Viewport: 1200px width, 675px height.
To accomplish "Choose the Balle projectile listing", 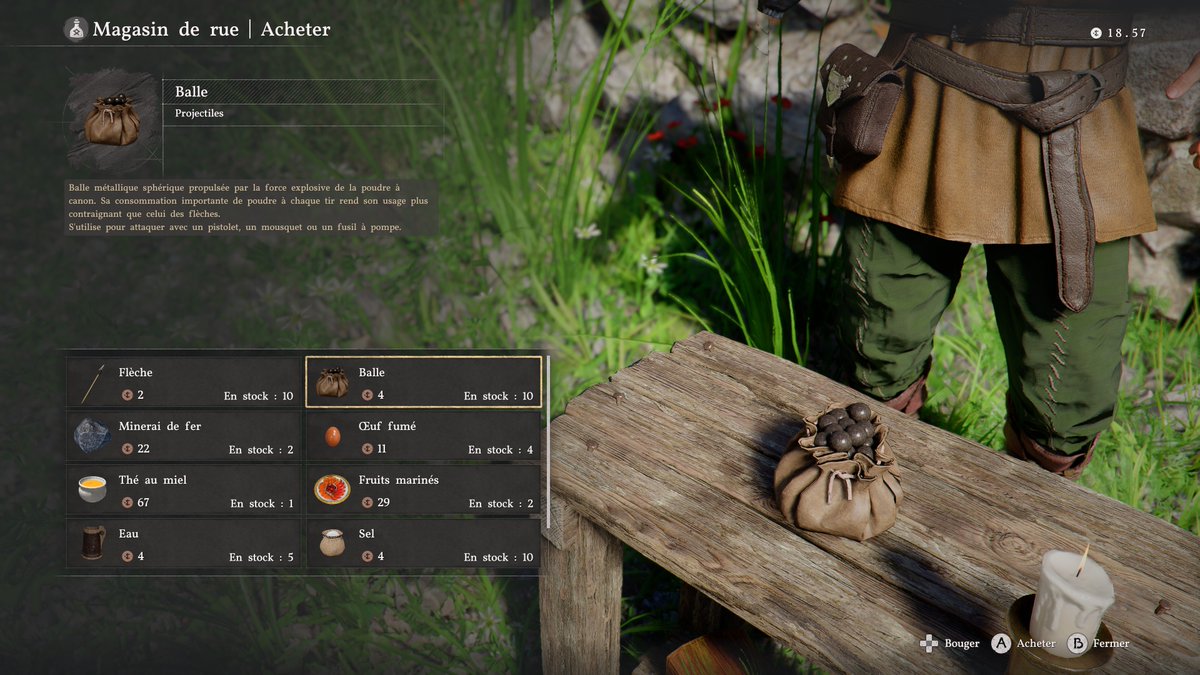I will (x=423, y=382).
